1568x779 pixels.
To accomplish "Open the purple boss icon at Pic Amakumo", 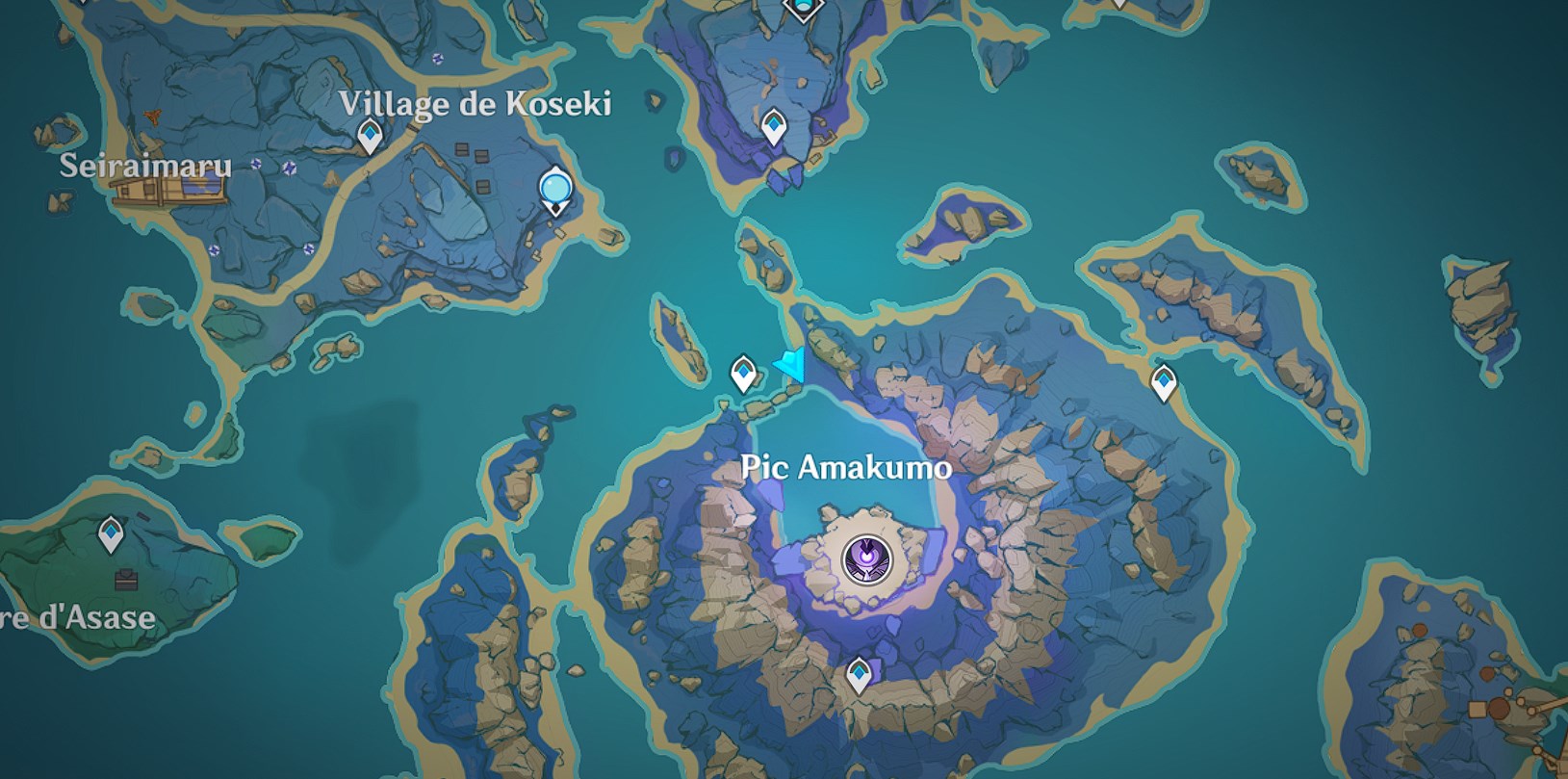I will [x=866, y=558].
